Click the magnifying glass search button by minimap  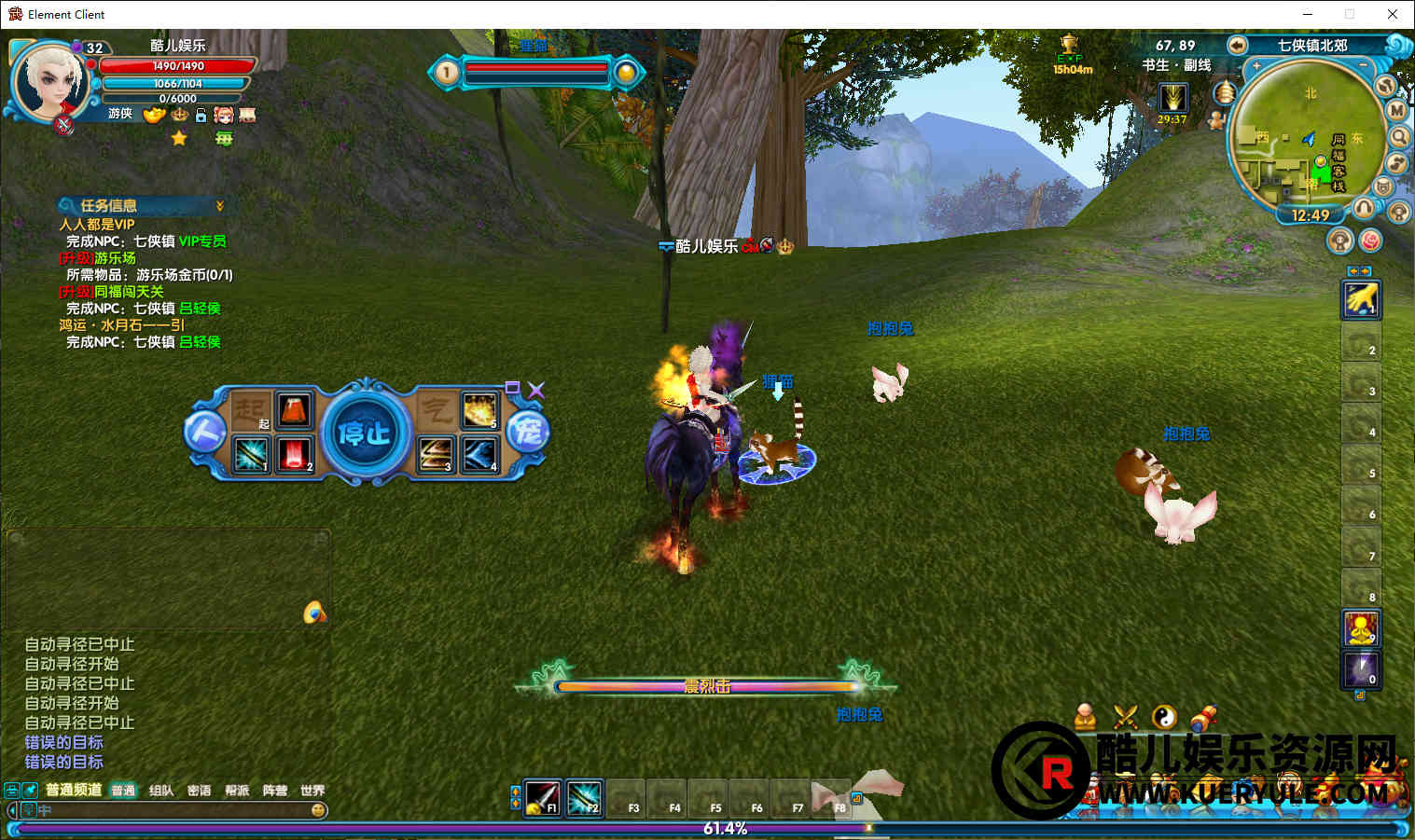point(1399,137)
